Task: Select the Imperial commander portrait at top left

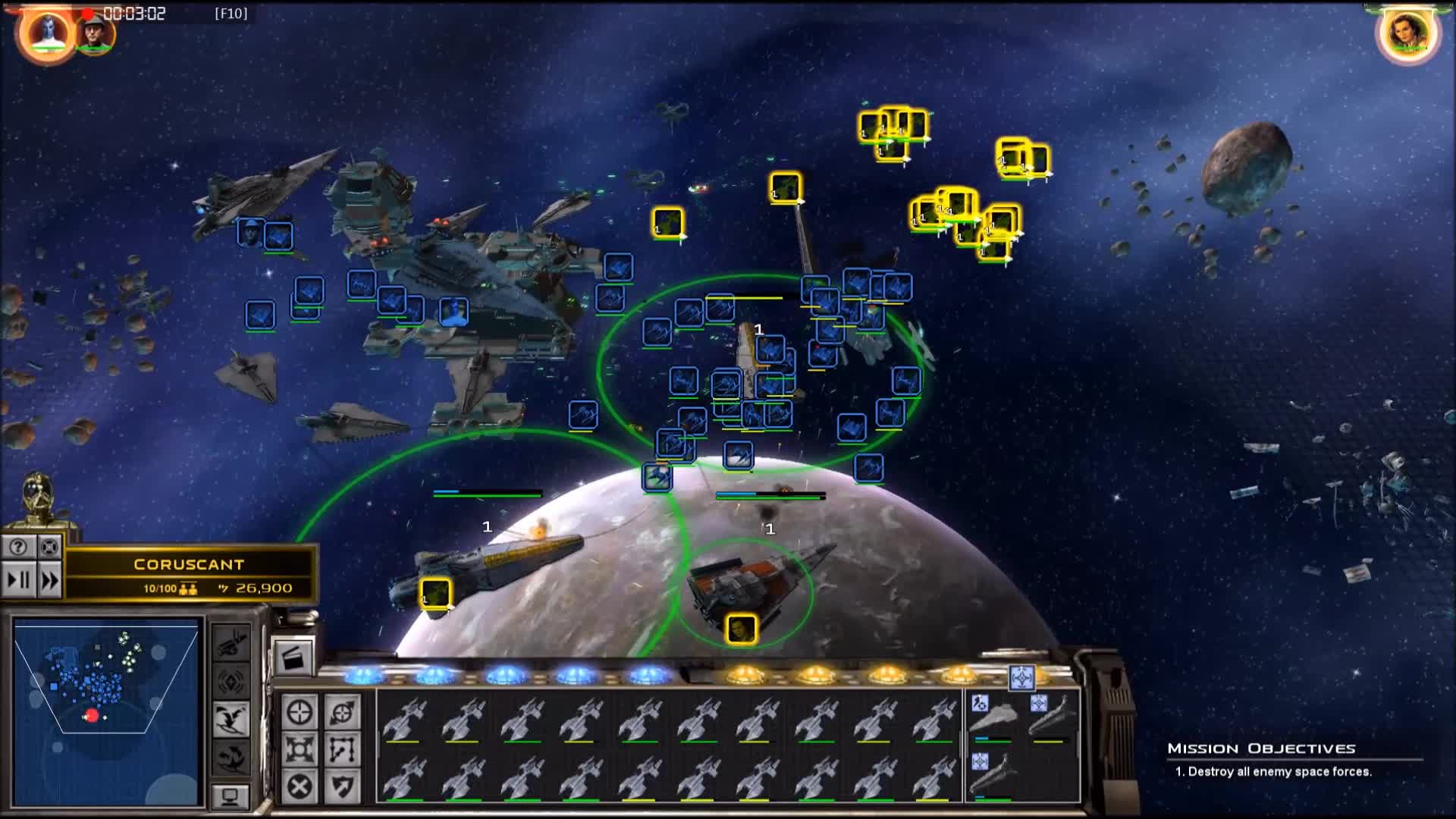Action: pyautogui.click(x=93, y=32)
